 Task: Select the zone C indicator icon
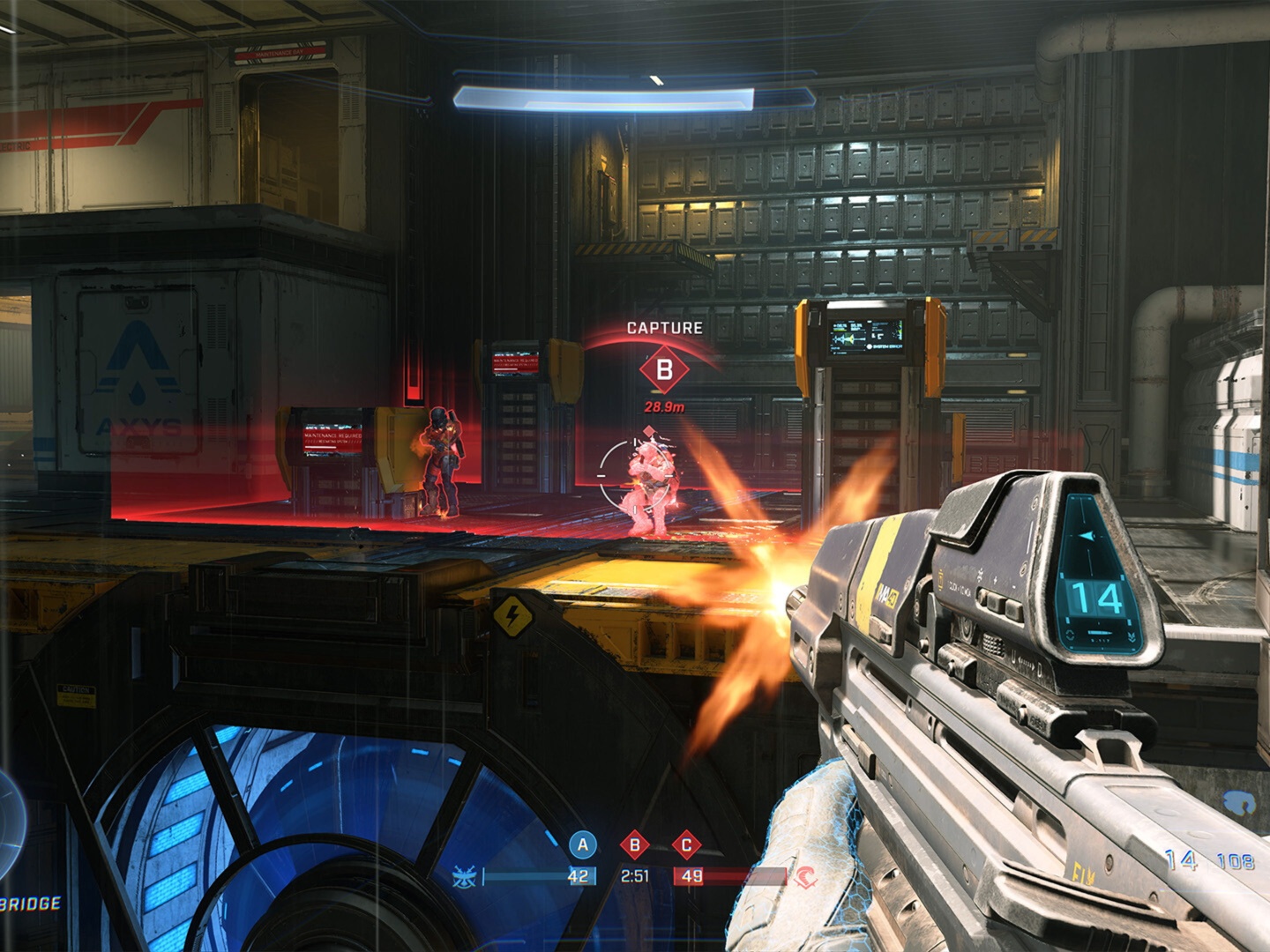click(686, 846)
